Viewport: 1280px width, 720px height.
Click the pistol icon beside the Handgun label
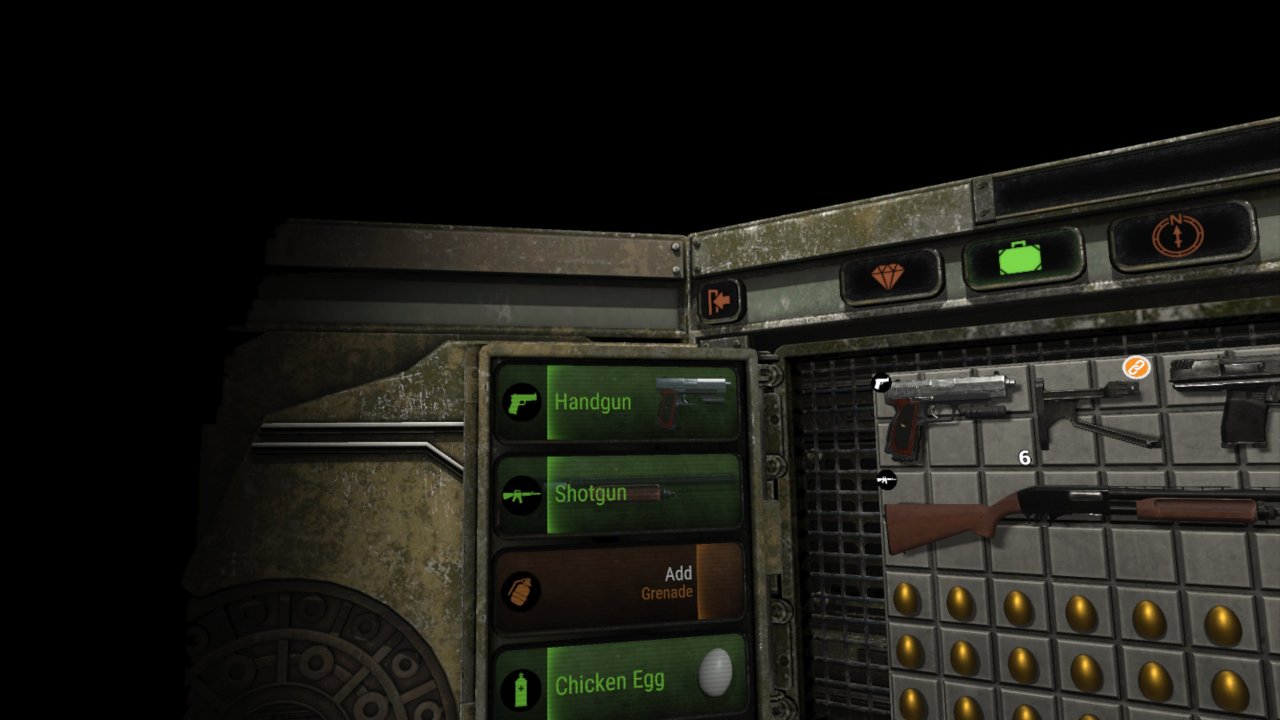tap(521, 401)
